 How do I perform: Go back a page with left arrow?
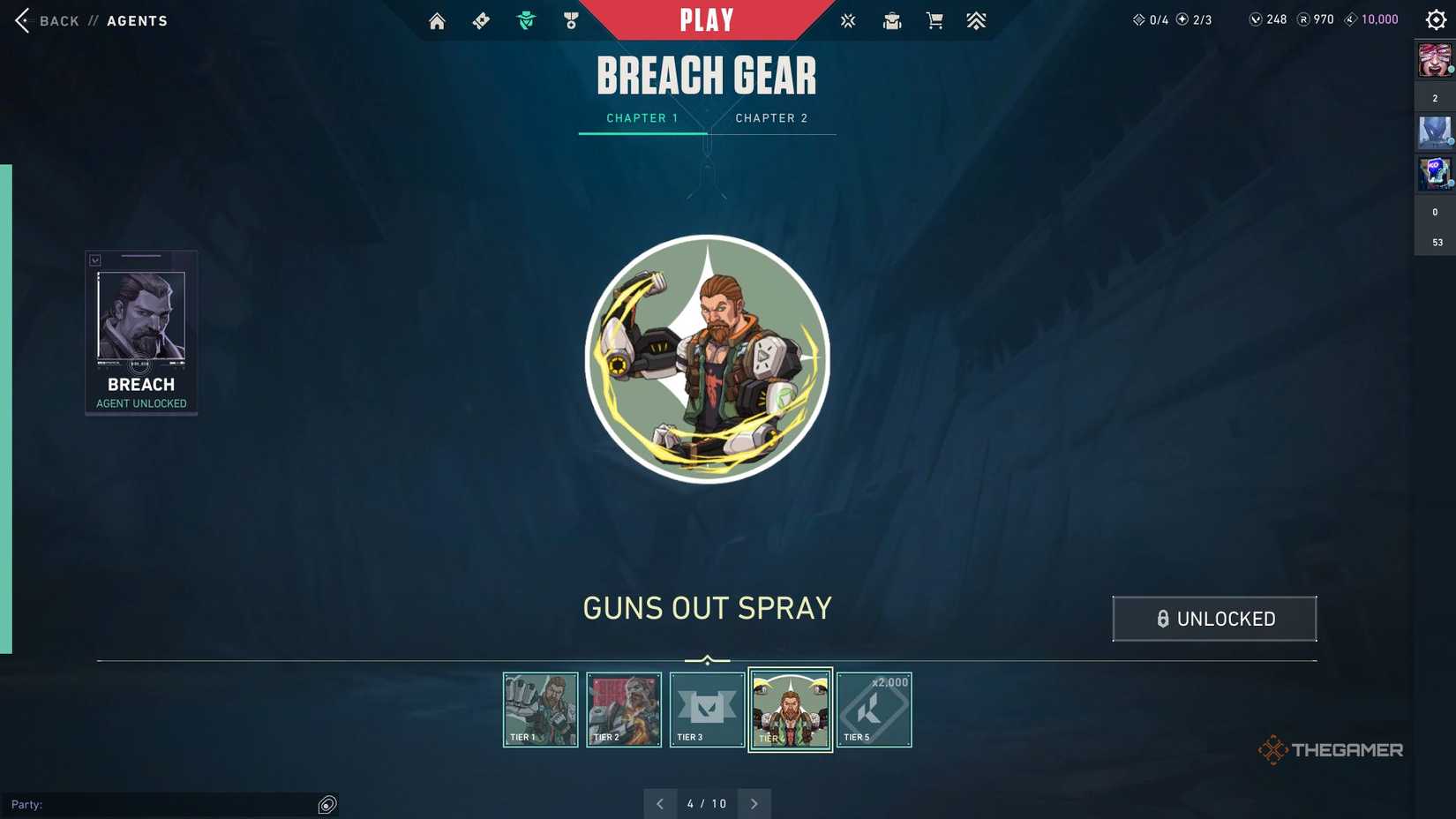660,804
